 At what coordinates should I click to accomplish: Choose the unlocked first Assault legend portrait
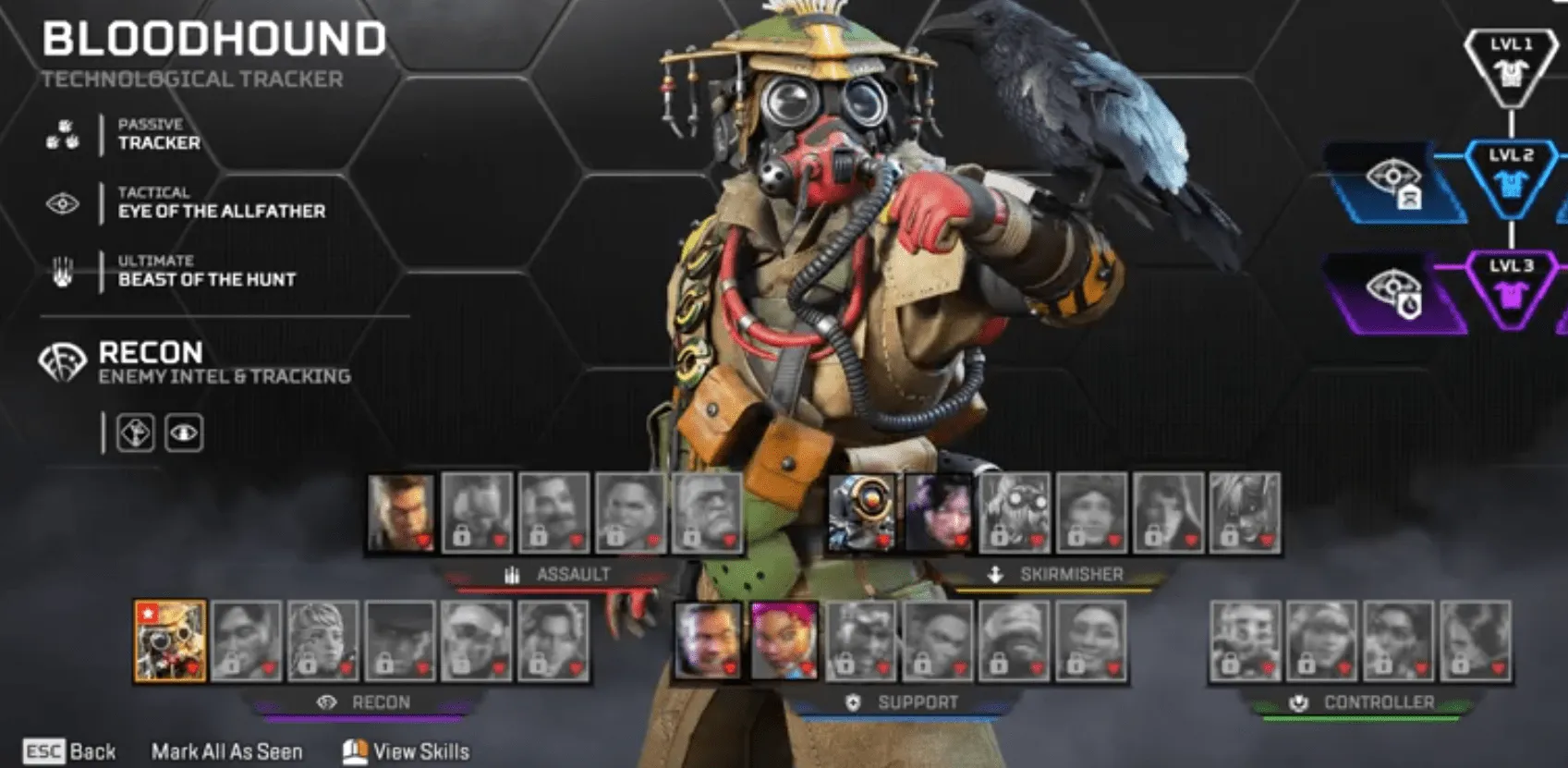point(401,512)
